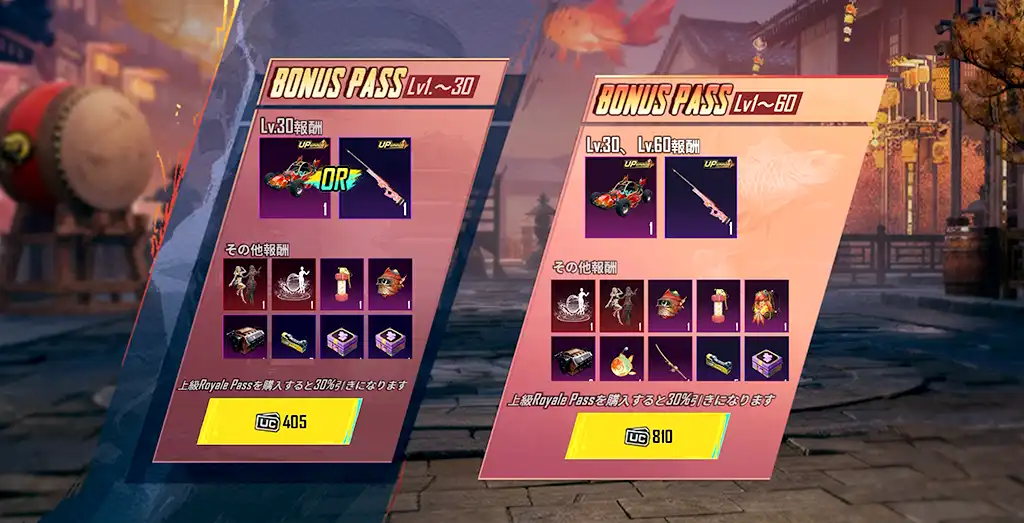This screenshot has width=1024, height=523.
Task: Inspect the red helmet reward in the Lvl.~30 pass
Action: [390, 284]
